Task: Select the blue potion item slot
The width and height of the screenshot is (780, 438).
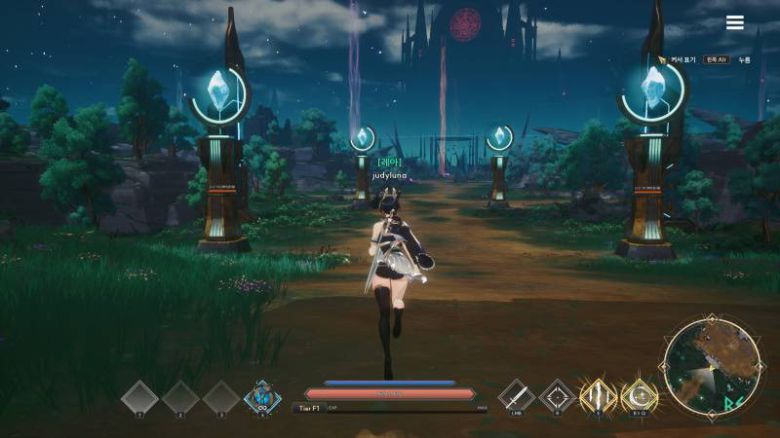Action: coord(262,397)
